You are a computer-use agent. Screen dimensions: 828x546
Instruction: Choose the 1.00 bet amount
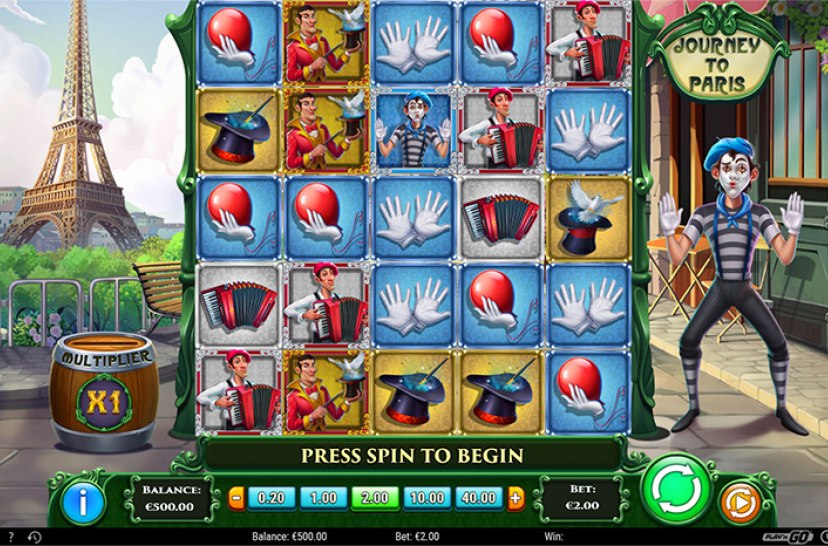point(323,497)
